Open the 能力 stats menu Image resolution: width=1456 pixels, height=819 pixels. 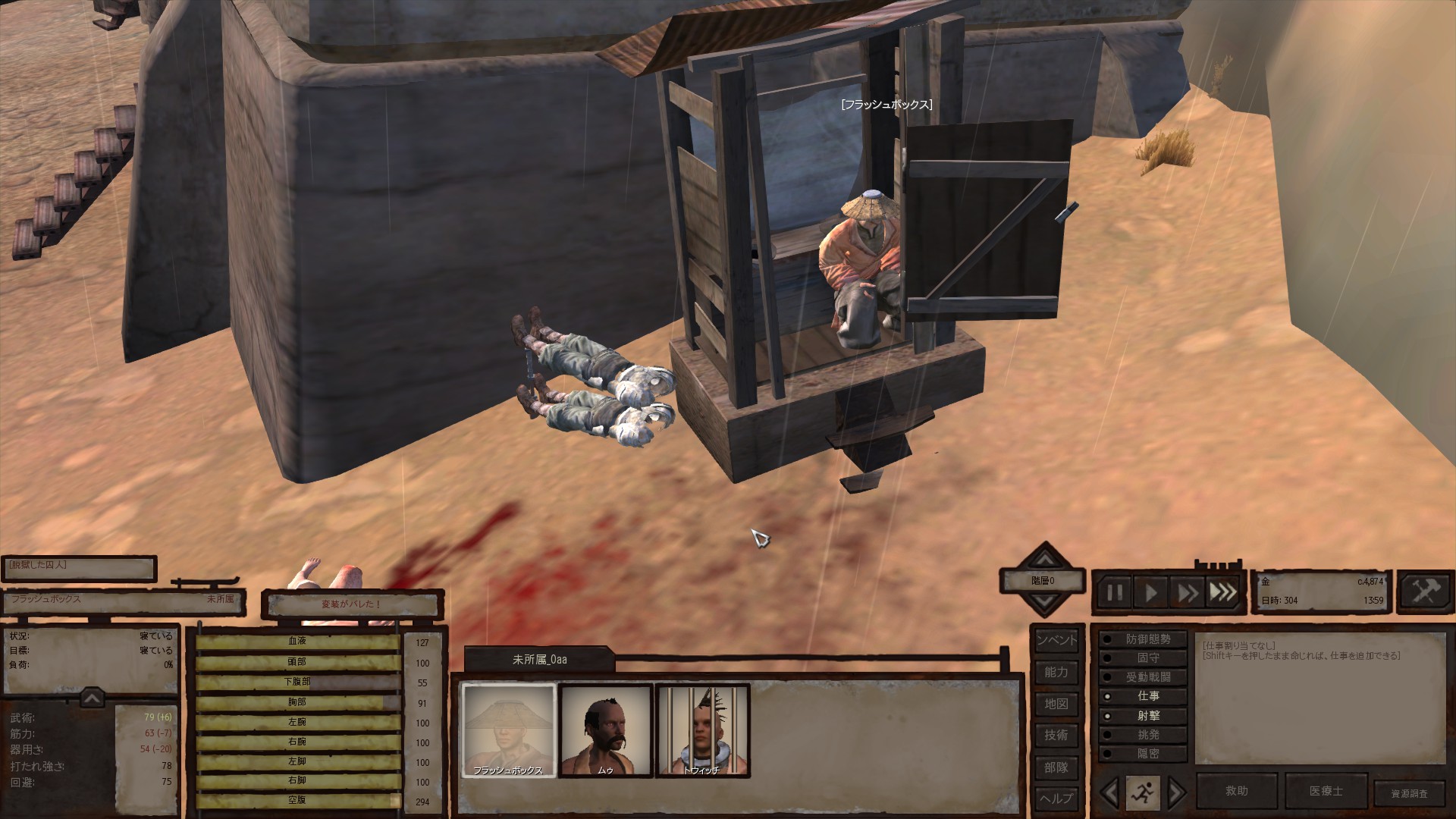point(1056,672)
